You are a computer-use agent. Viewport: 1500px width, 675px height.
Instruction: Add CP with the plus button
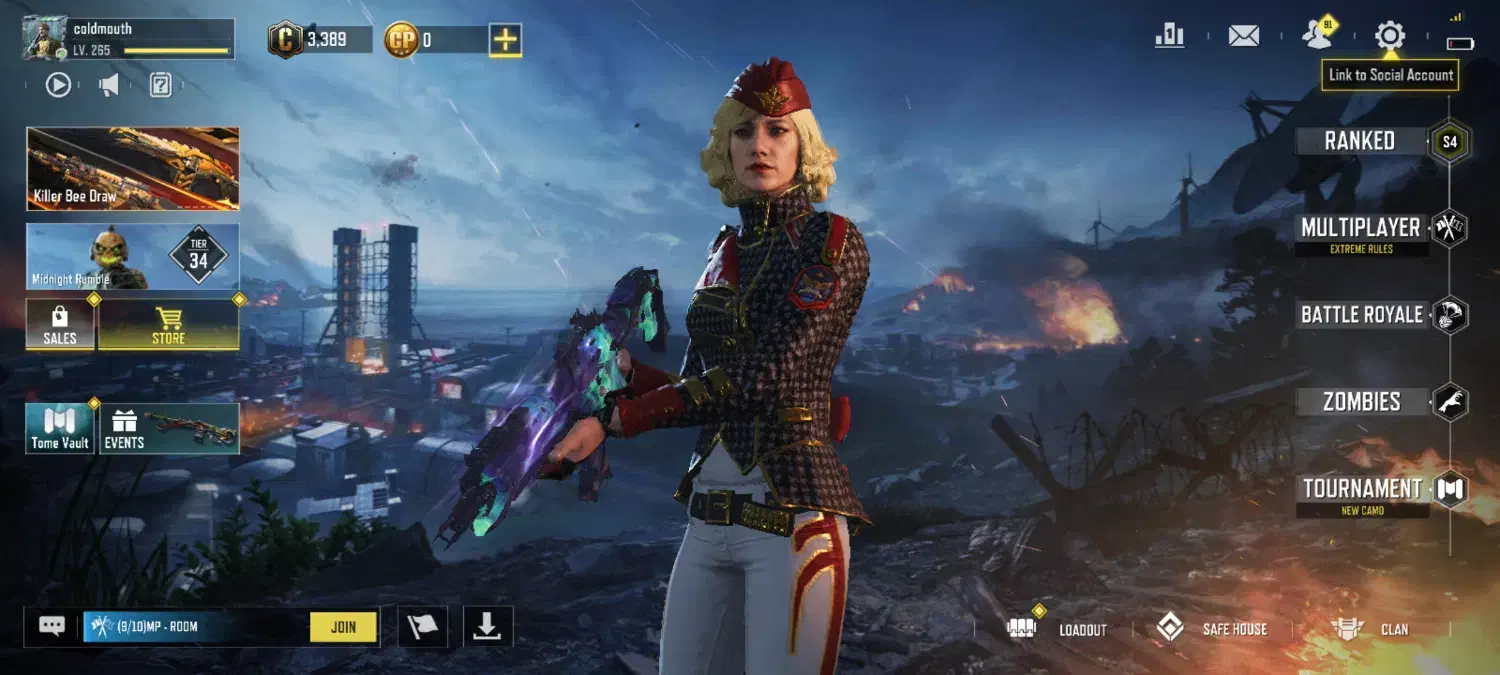[x=505, y=40]
